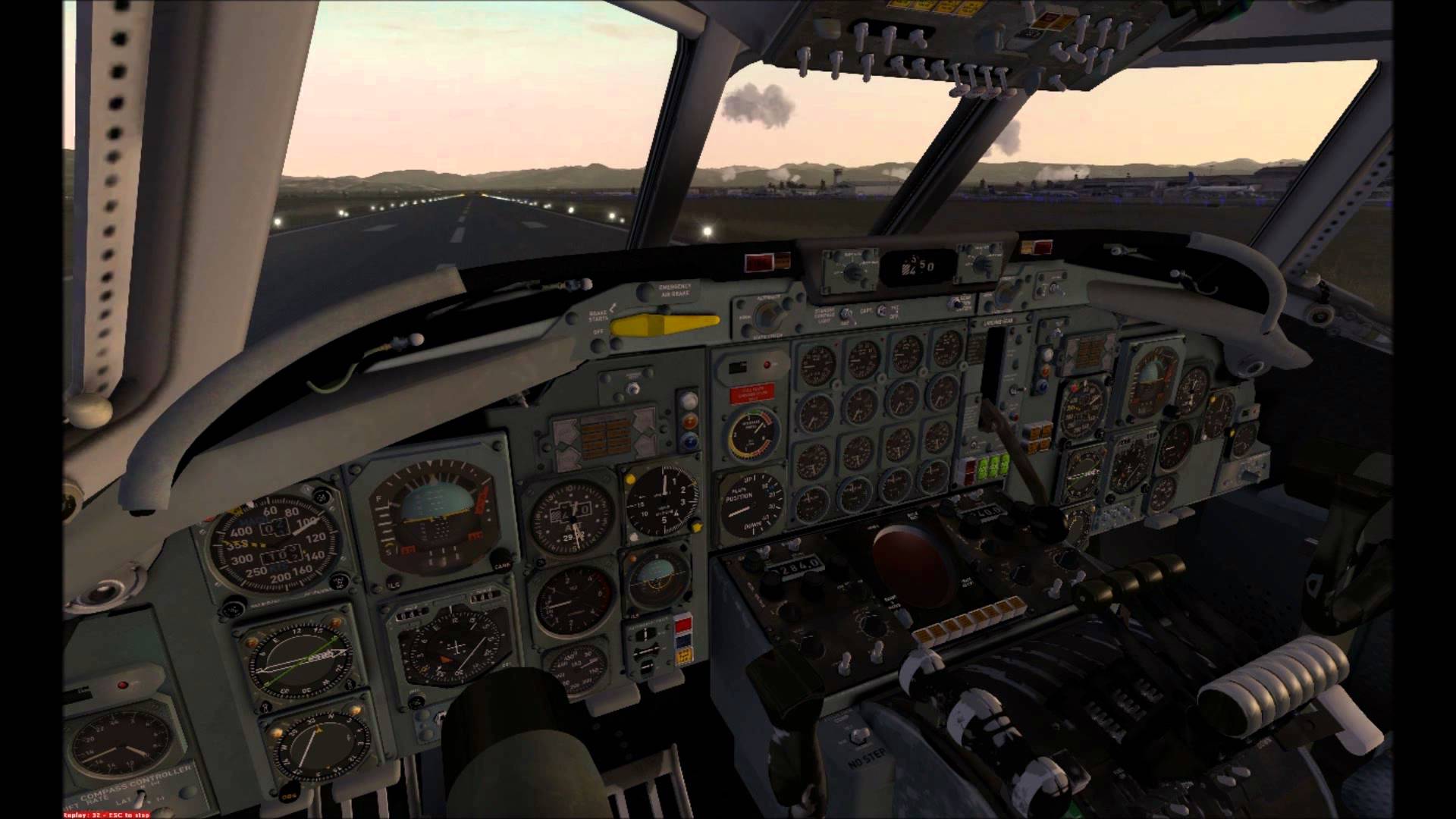Flip the Compass Controller toggle switch
This screenshot has width=1456, height=819.
point(143,798)
